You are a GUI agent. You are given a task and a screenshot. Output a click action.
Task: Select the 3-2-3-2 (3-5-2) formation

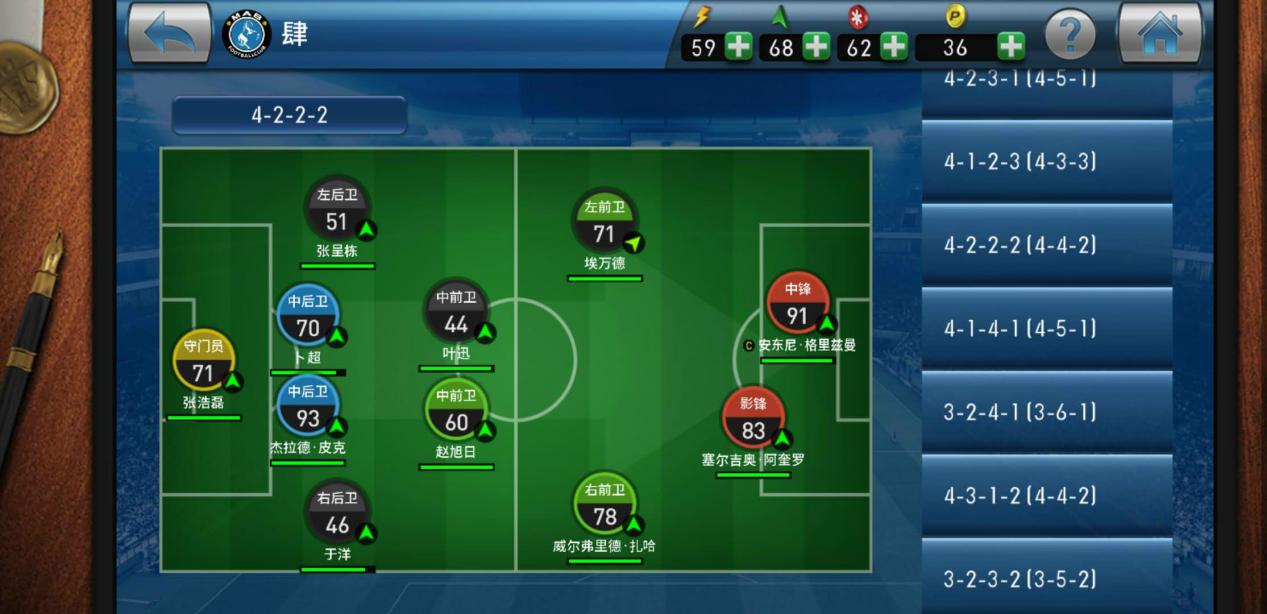coord(1046,578)
